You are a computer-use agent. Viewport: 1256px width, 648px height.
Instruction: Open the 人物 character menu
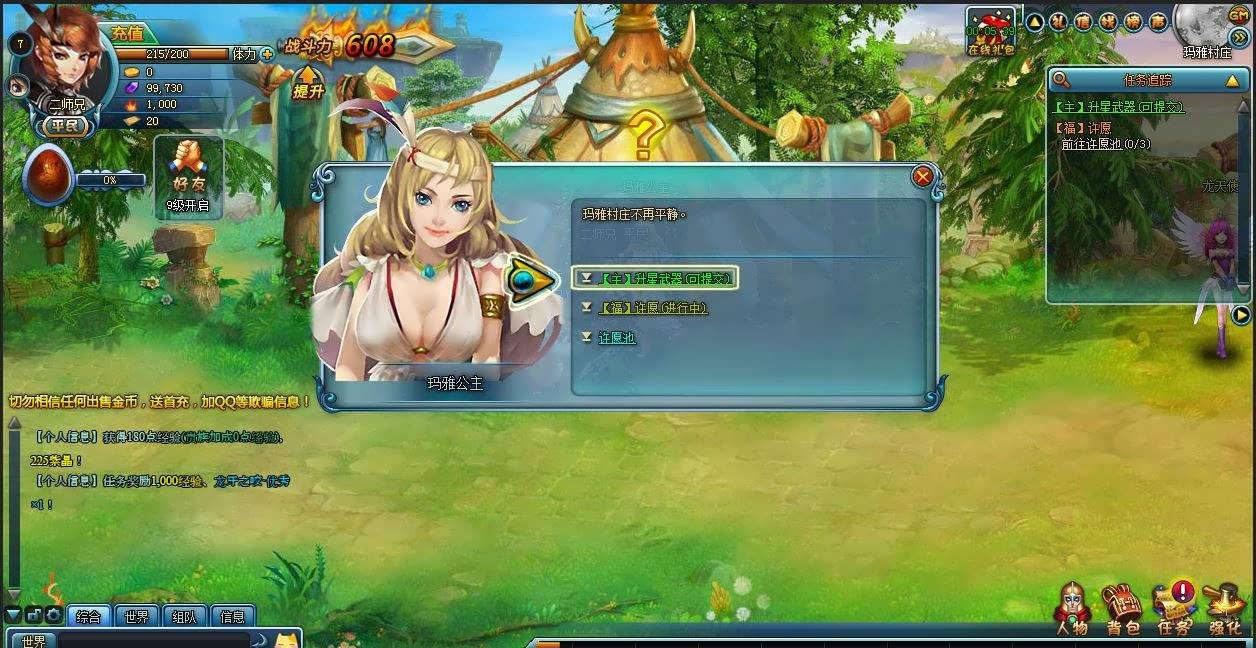[x=1071, y=608]
